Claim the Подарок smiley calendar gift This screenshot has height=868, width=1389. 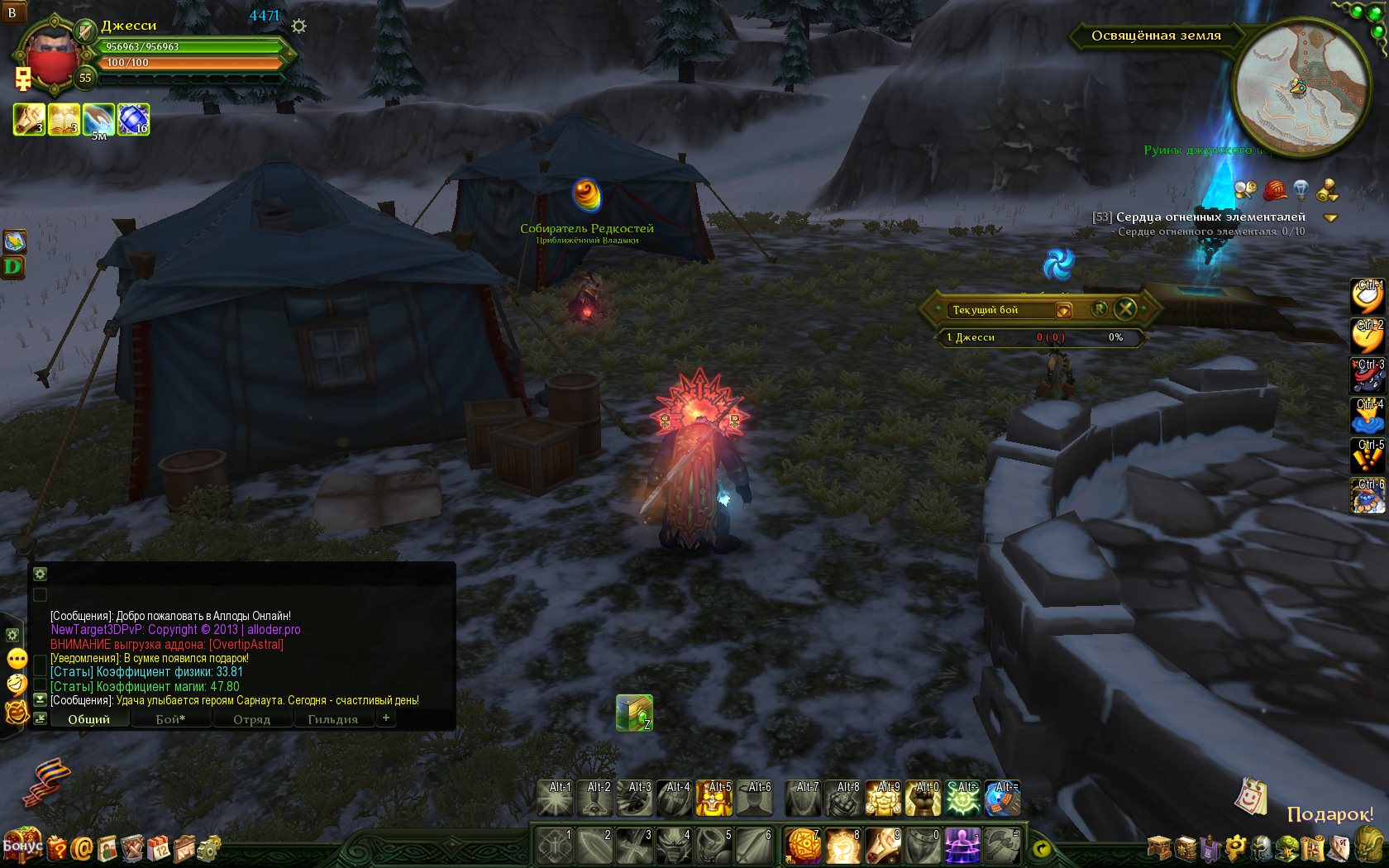coord(1251,798)
